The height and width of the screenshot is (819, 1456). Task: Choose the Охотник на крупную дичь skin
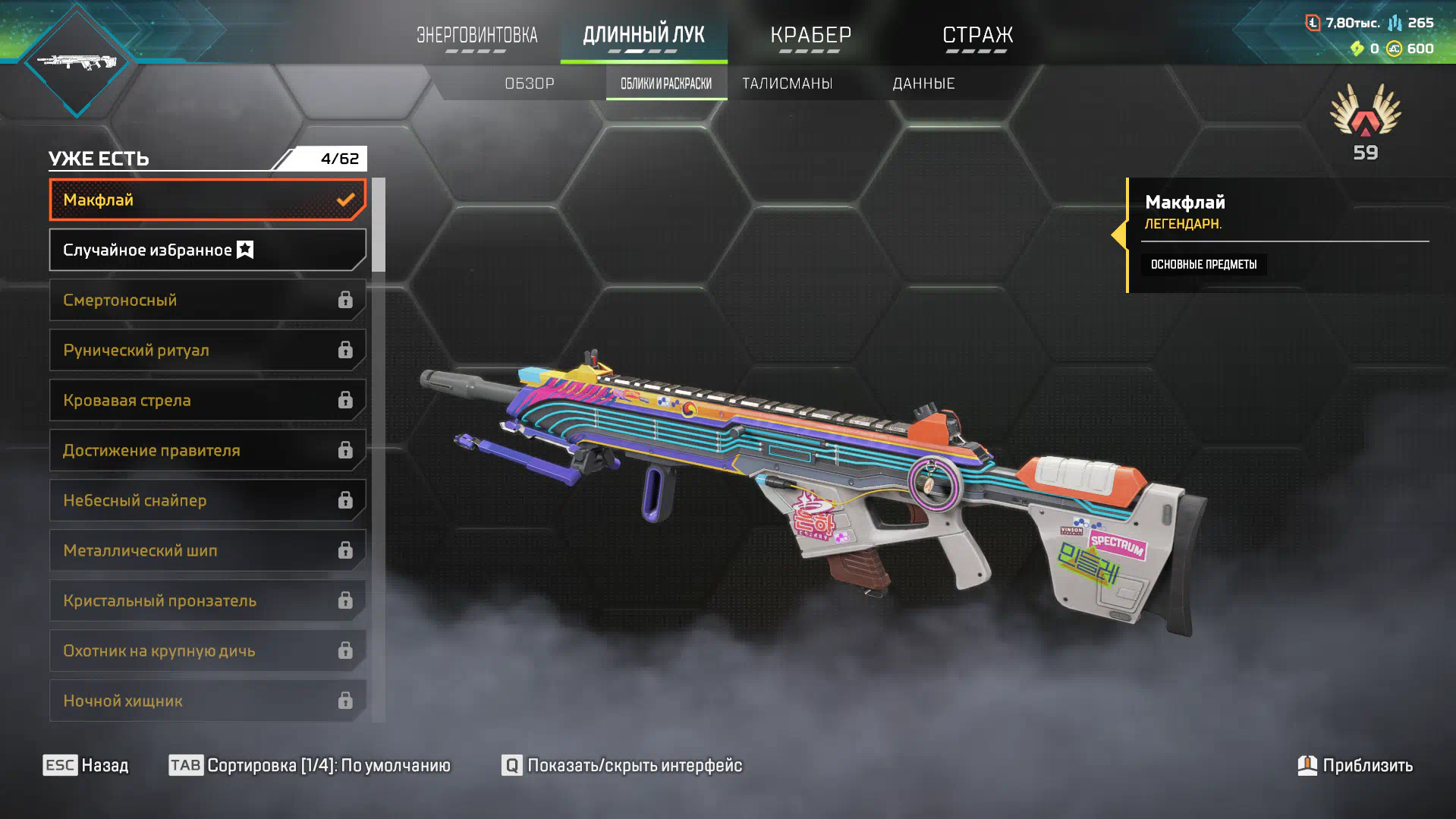click(207, 650)
